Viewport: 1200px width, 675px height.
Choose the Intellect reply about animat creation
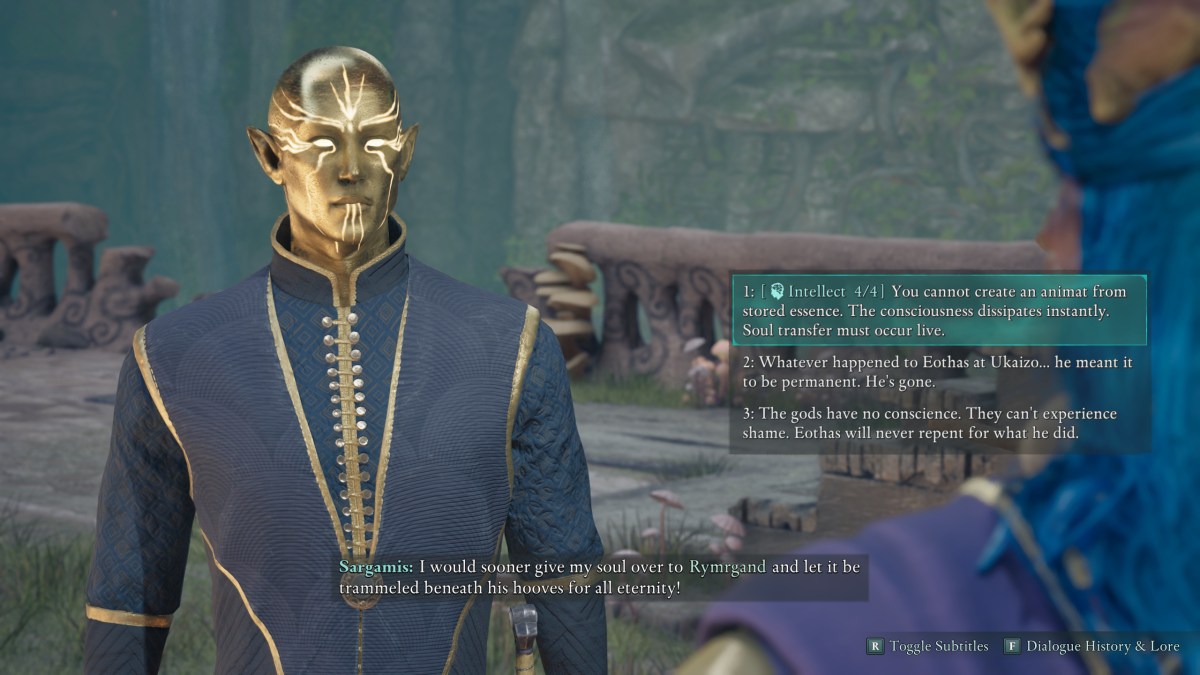[x=937, y=310]
